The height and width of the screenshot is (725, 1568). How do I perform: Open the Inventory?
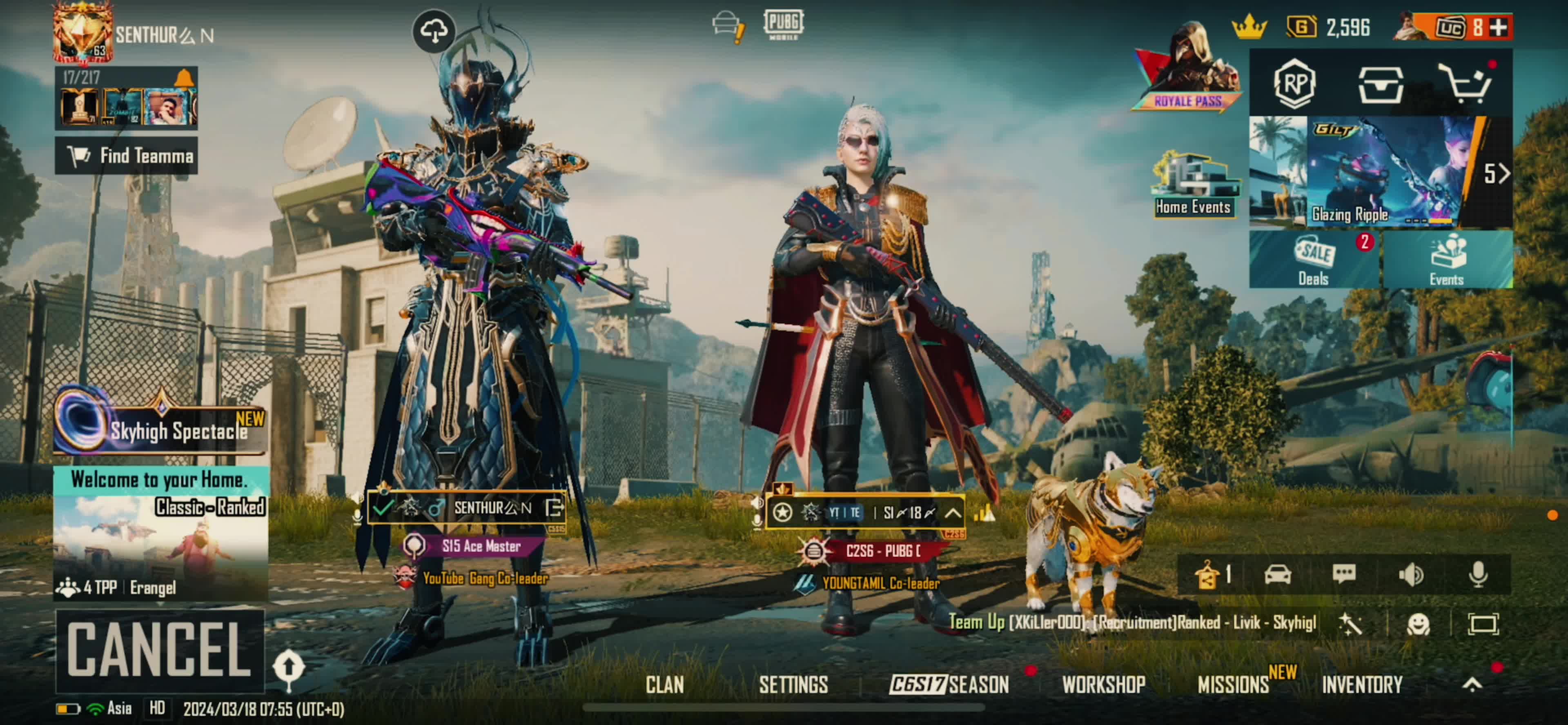[1362, 685]
